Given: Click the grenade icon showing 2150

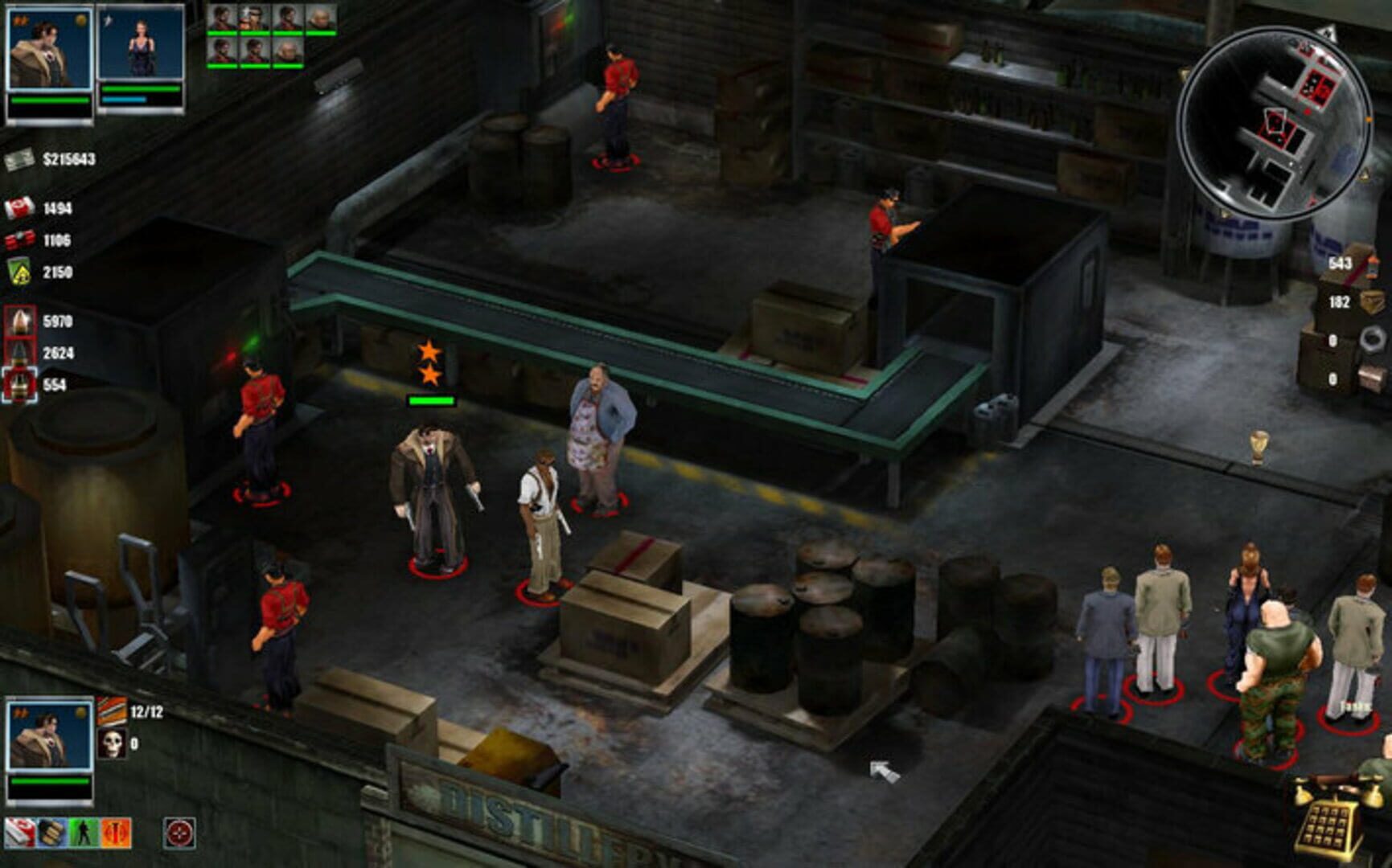Looking at the screenshot, I should click(20, 272).
